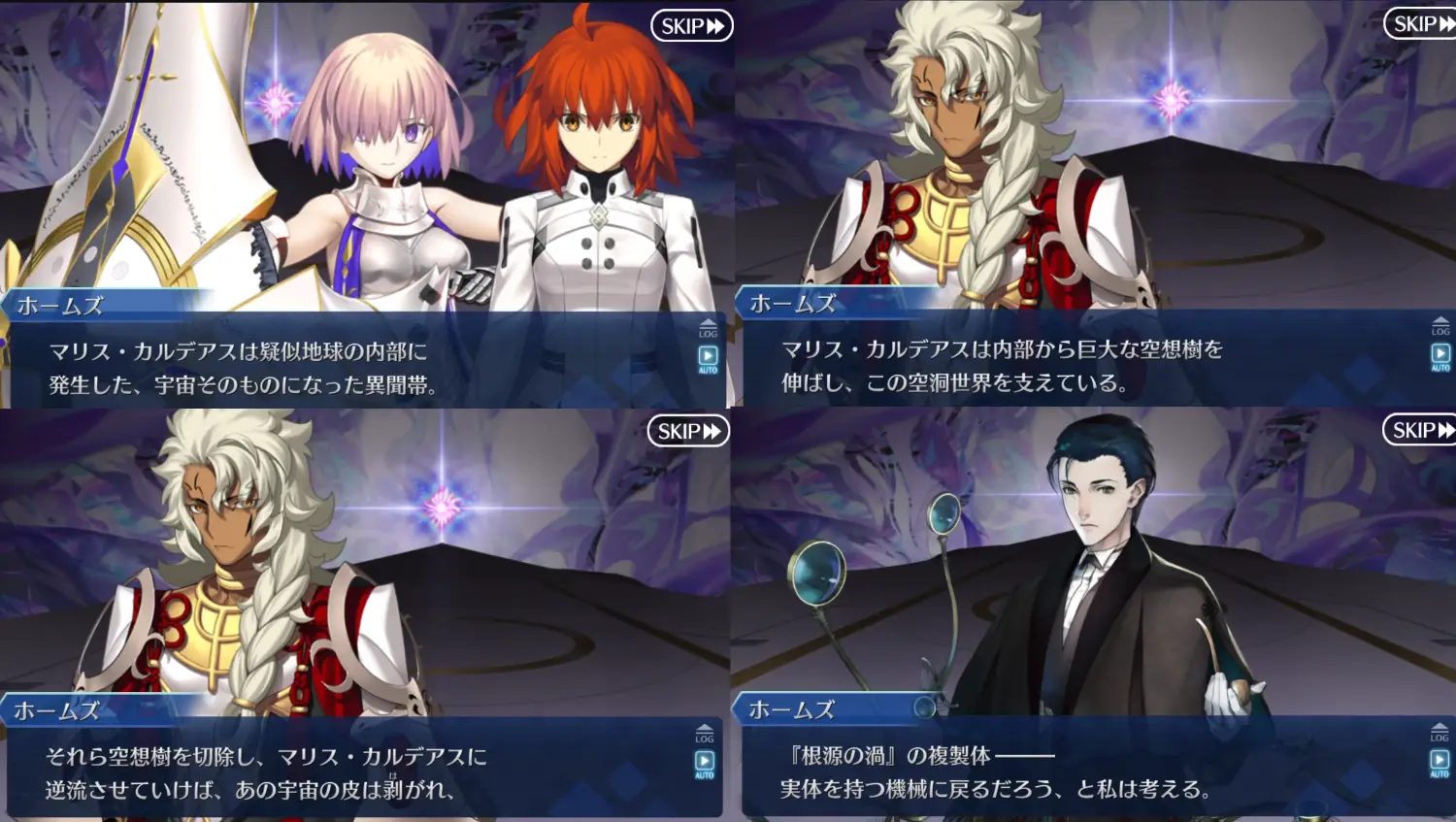Skip the scene showing Mash and the red-haired master
The height and width of the screenshot is (822, 1456).
[691, 26]
